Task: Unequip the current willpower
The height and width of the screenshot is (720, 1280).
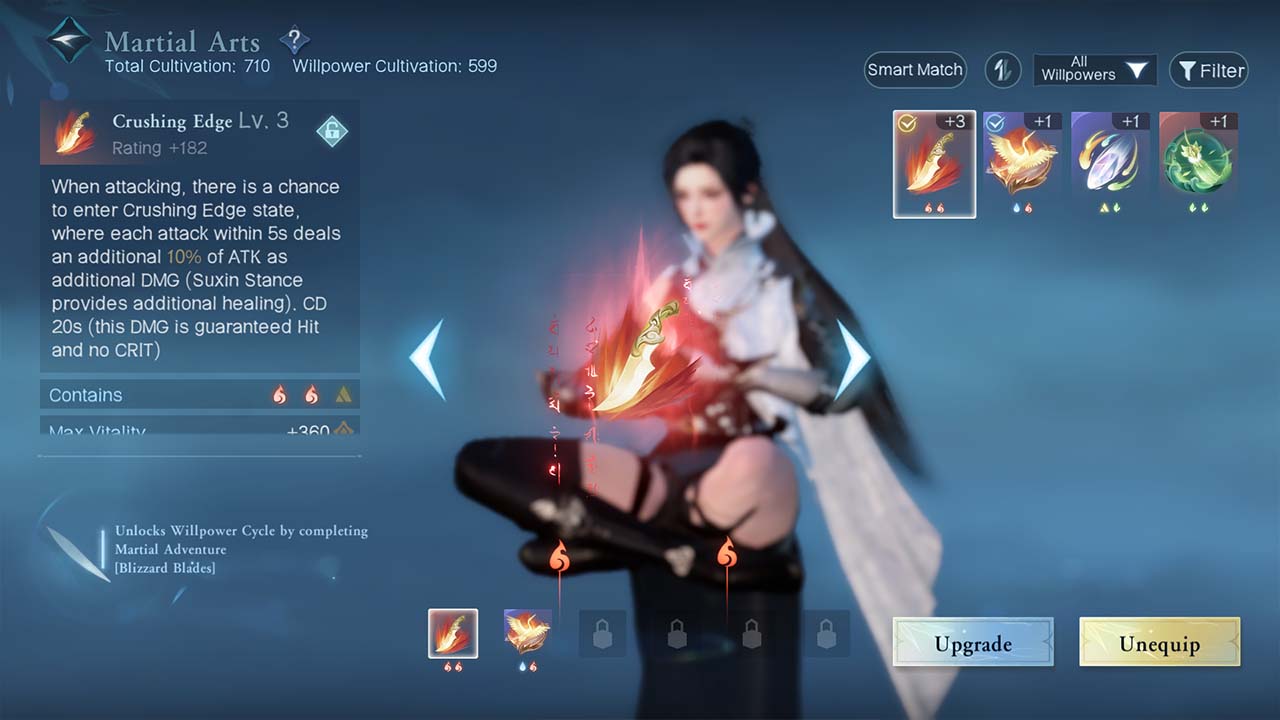Action: (x=1159, y=642)
